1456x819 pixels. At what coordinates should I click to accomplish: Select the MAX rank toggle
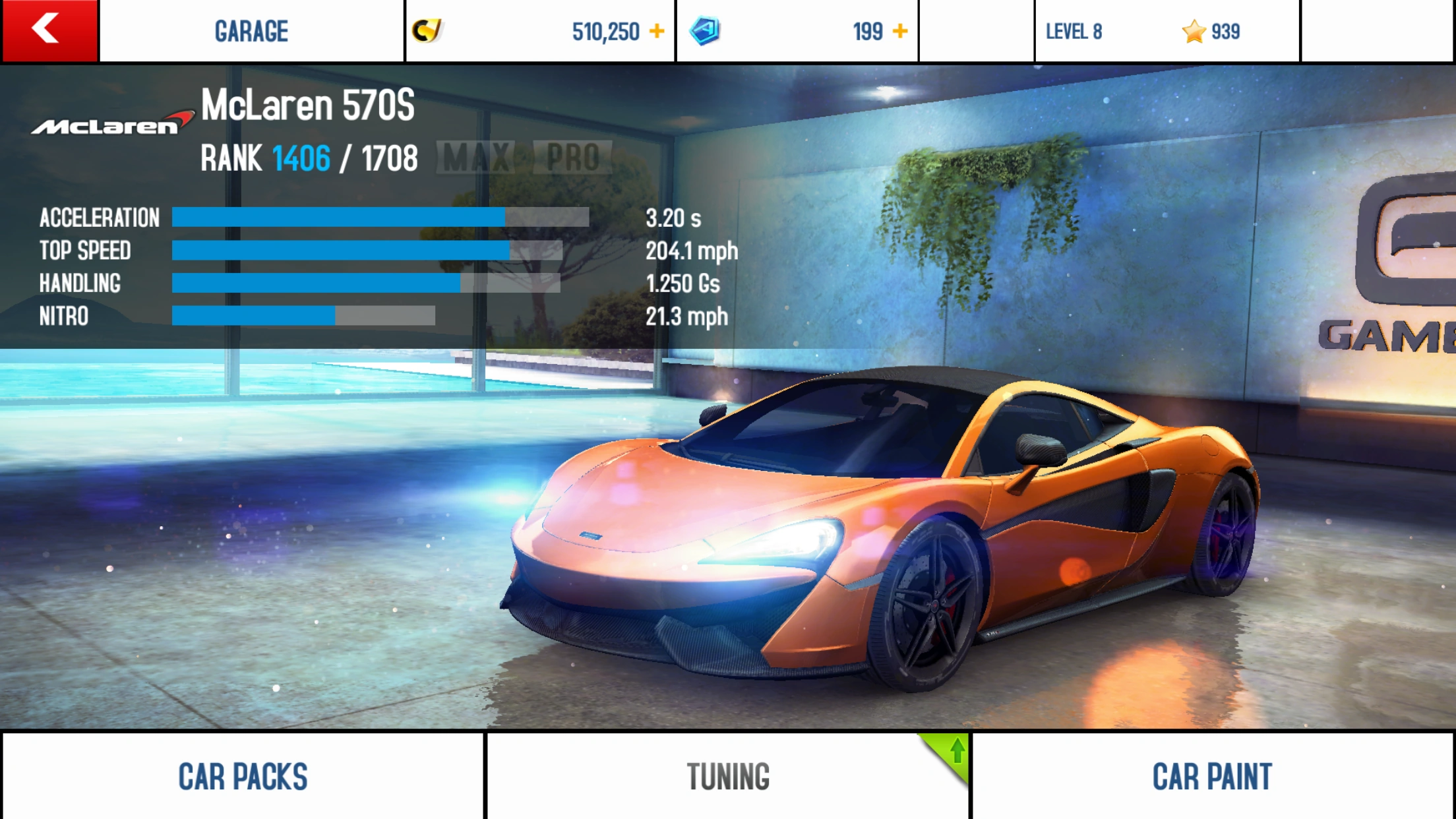477,158
